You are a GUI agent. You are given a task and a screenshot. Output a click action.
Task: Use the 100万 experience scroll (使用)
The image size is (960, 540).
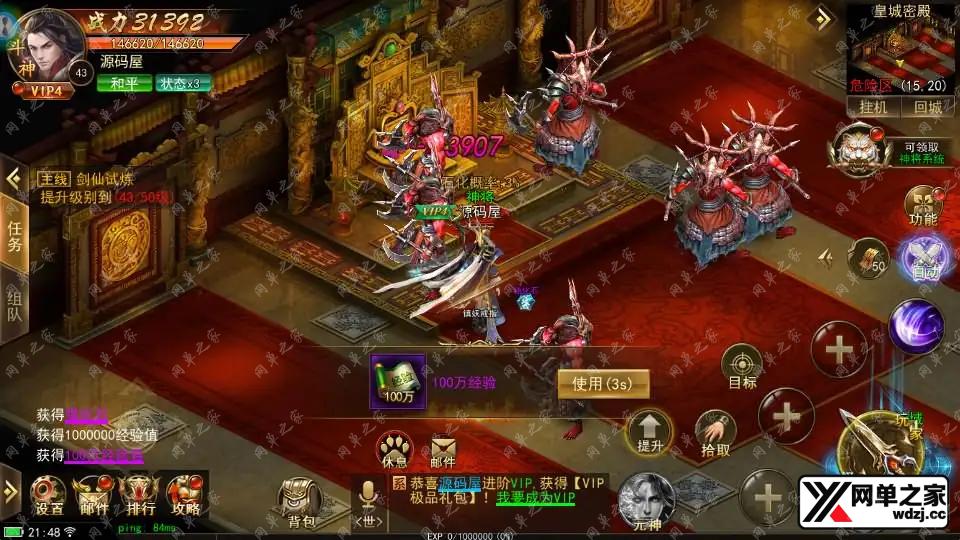click(602, 383)
